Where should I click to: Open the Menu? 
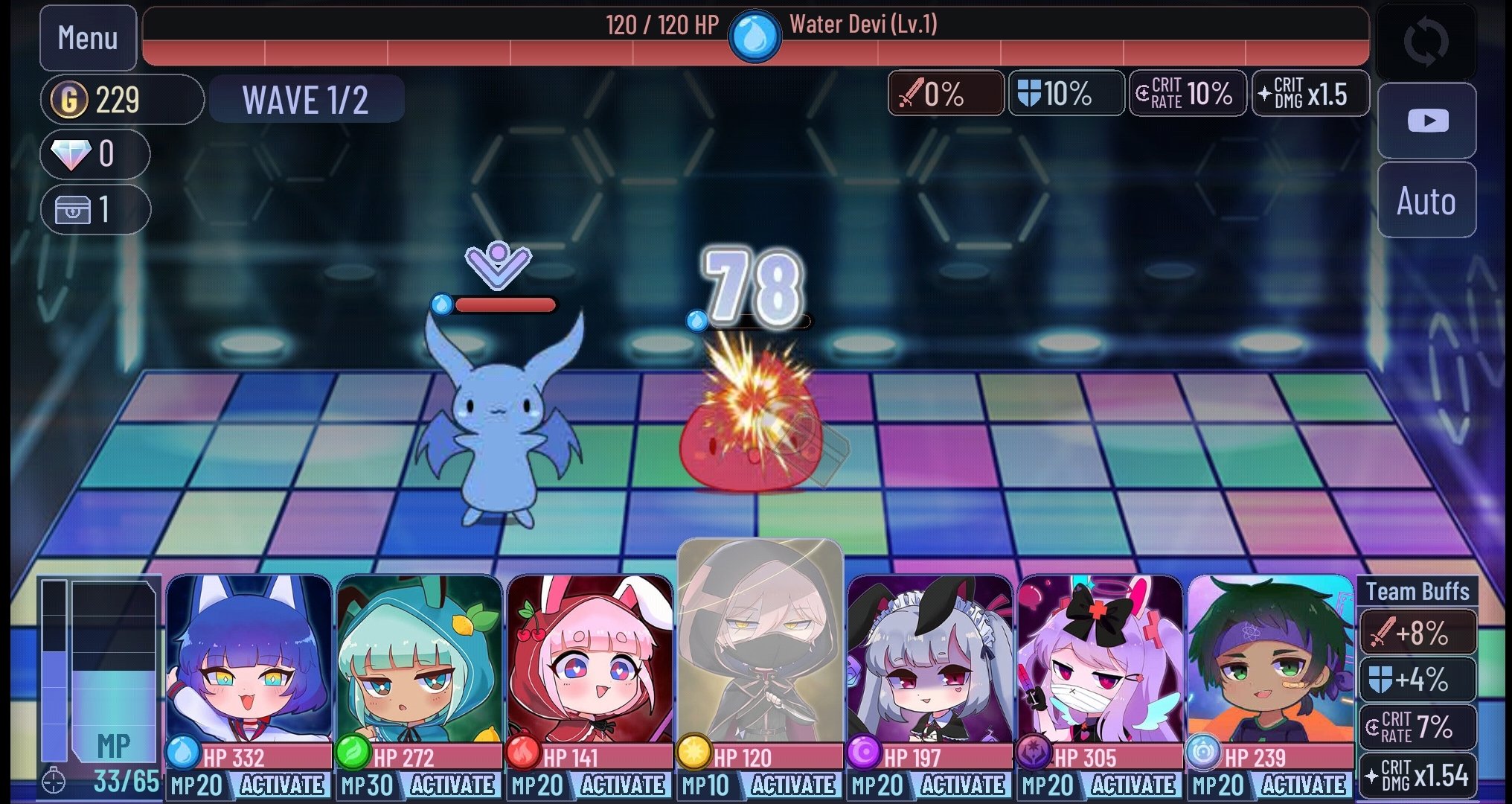(x=87, y=38)
